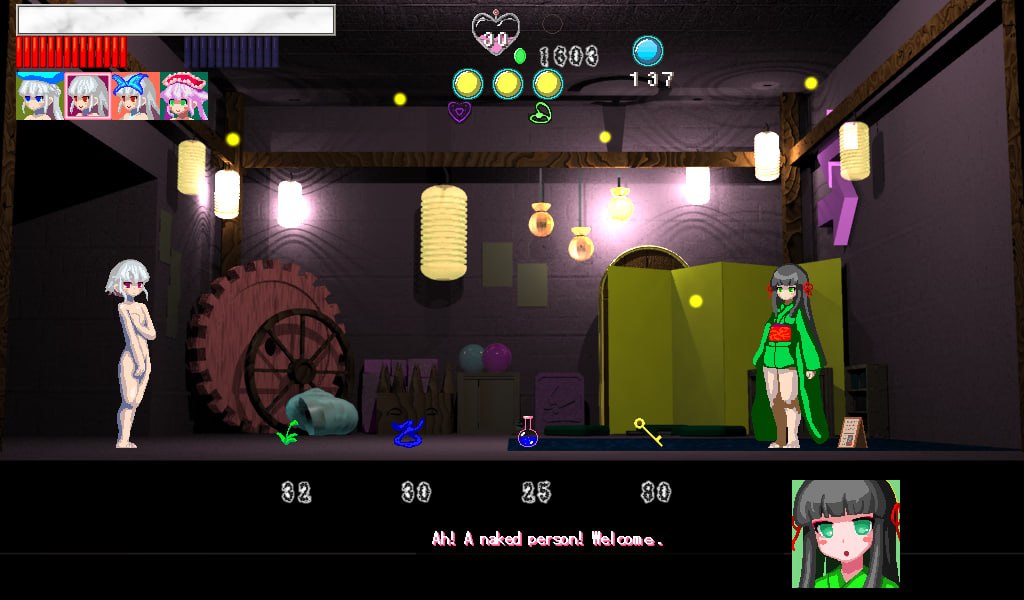Choose the yellow key for sale
The height and width of the screenshot is (600, 1024).
pos(648,432)
